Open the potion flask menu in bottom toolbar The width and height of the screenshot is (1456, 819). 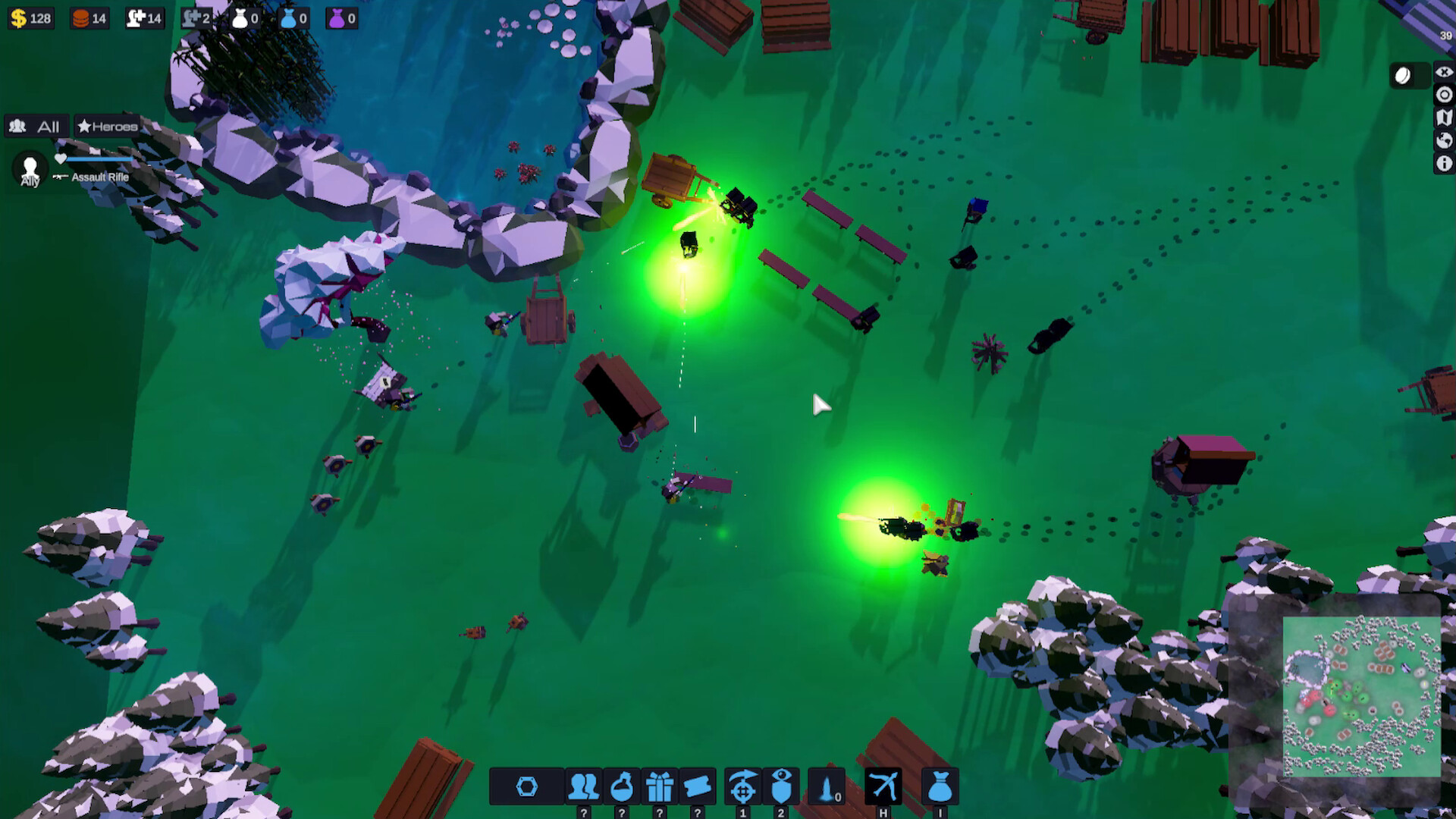click(622, 786)
